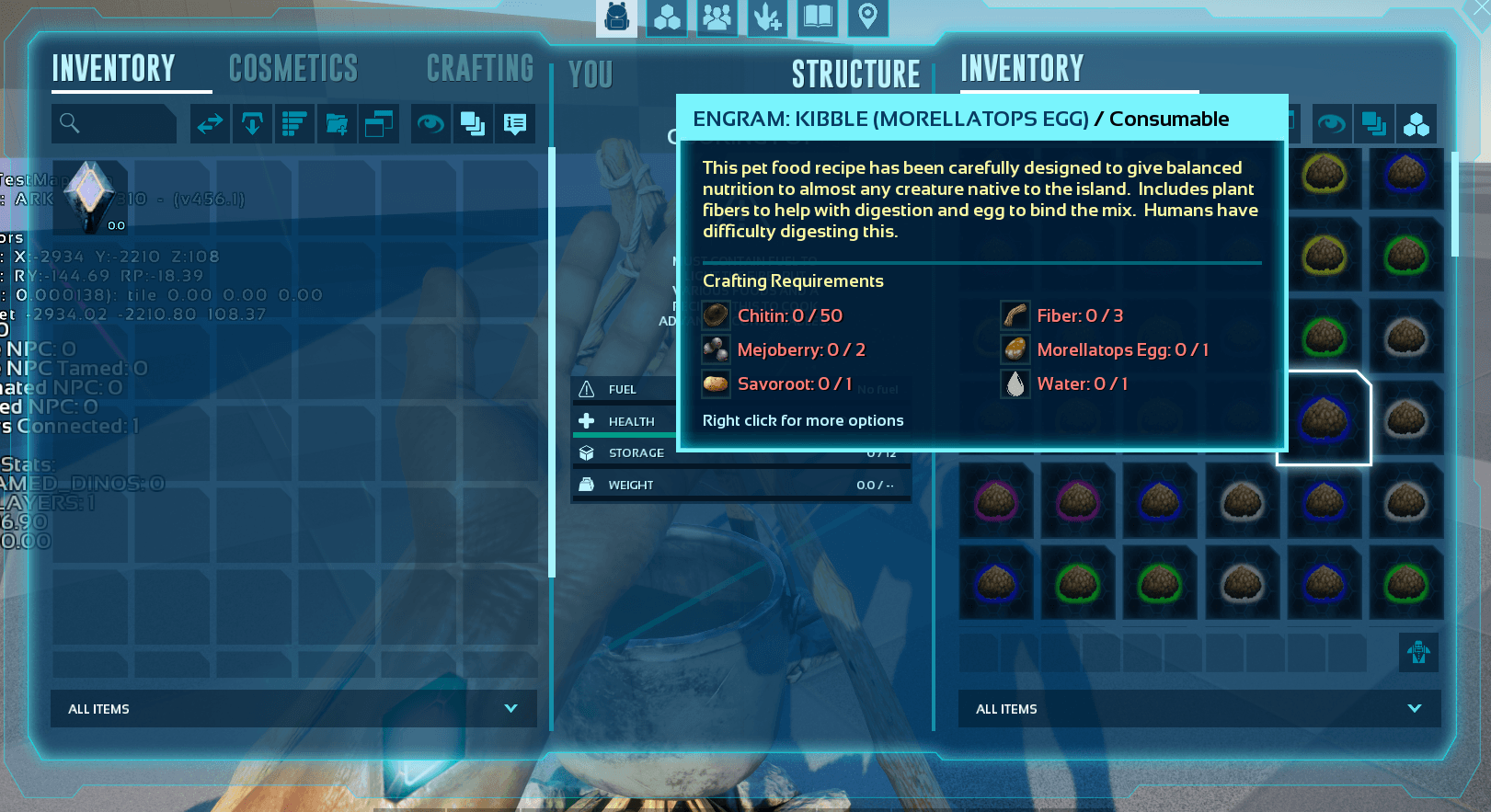Toggle the left inventory eye icon
The width and height of the screenshot is (1491, 812).
[x=430, y=123]
